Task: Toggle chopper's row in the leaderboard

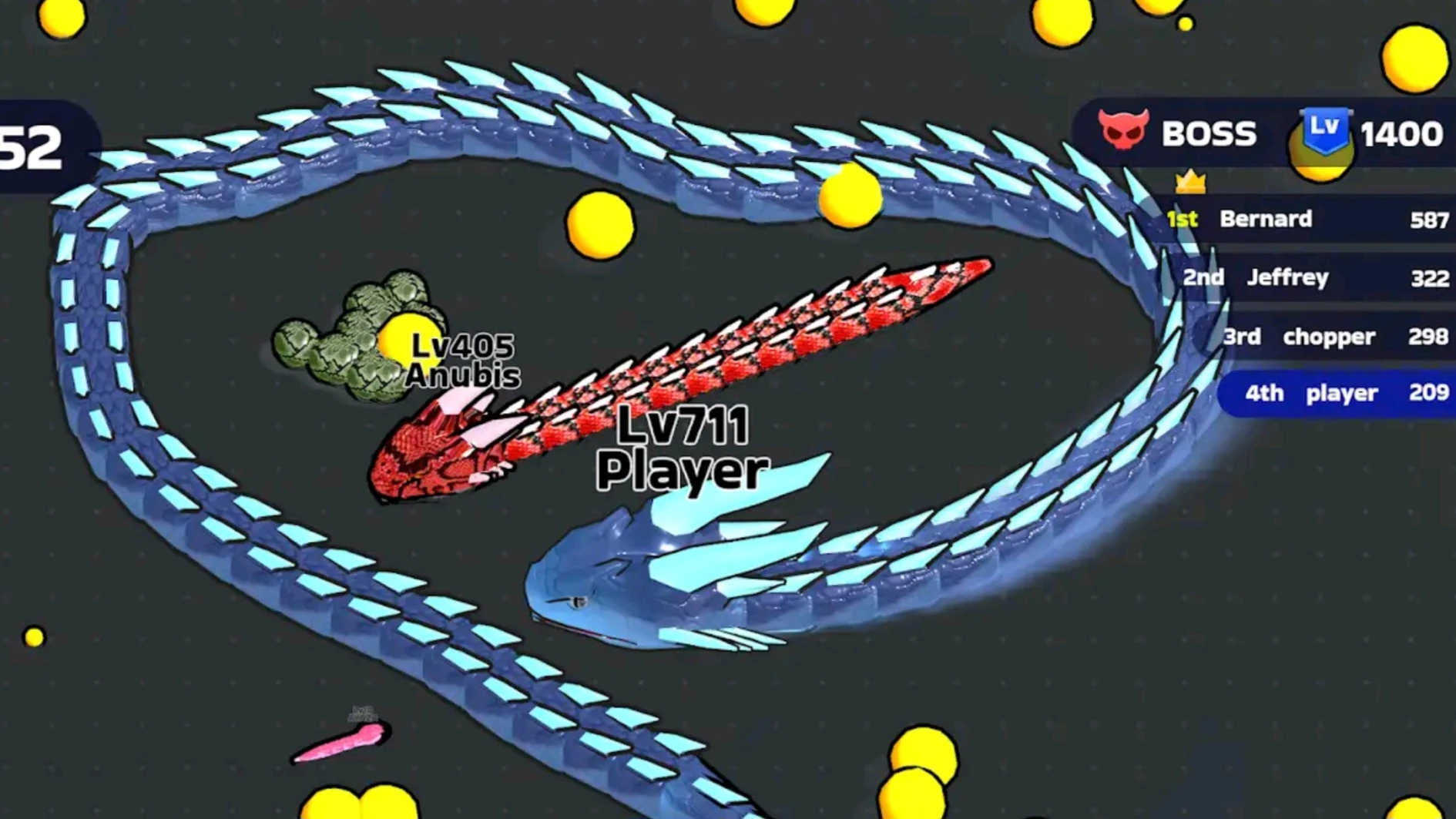Action: coord(1325,336)
